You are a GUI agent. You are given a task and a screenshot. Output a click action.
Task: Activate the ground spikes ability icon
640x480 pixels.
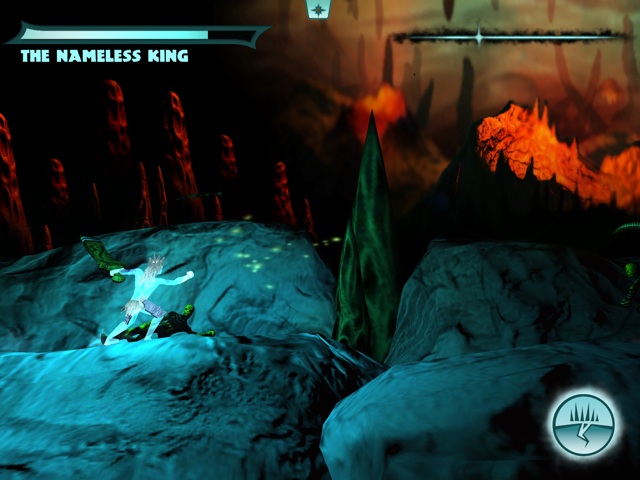tap(582, 423)
